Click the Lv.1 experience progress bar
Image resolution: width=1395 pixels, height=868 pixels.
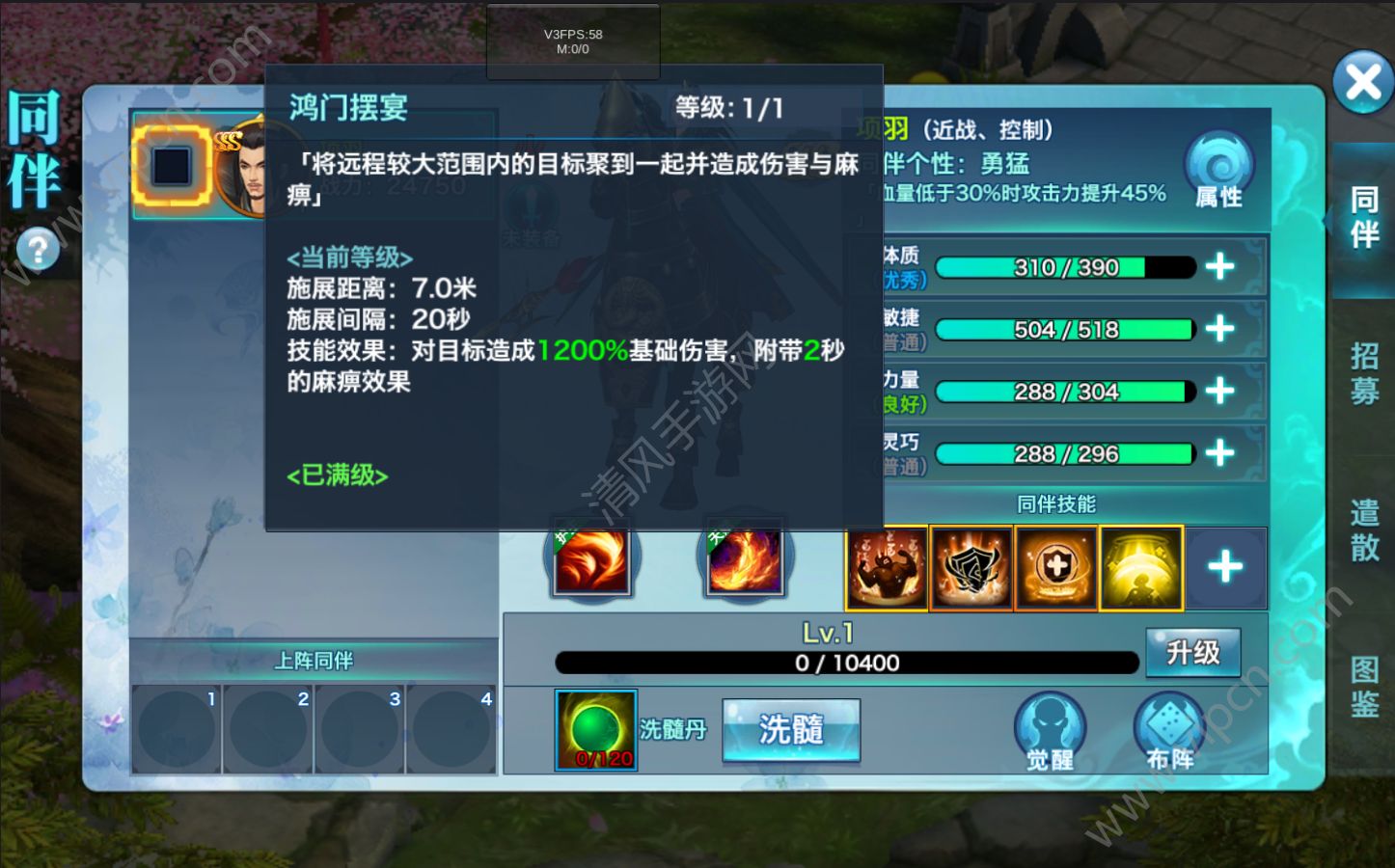847,663
